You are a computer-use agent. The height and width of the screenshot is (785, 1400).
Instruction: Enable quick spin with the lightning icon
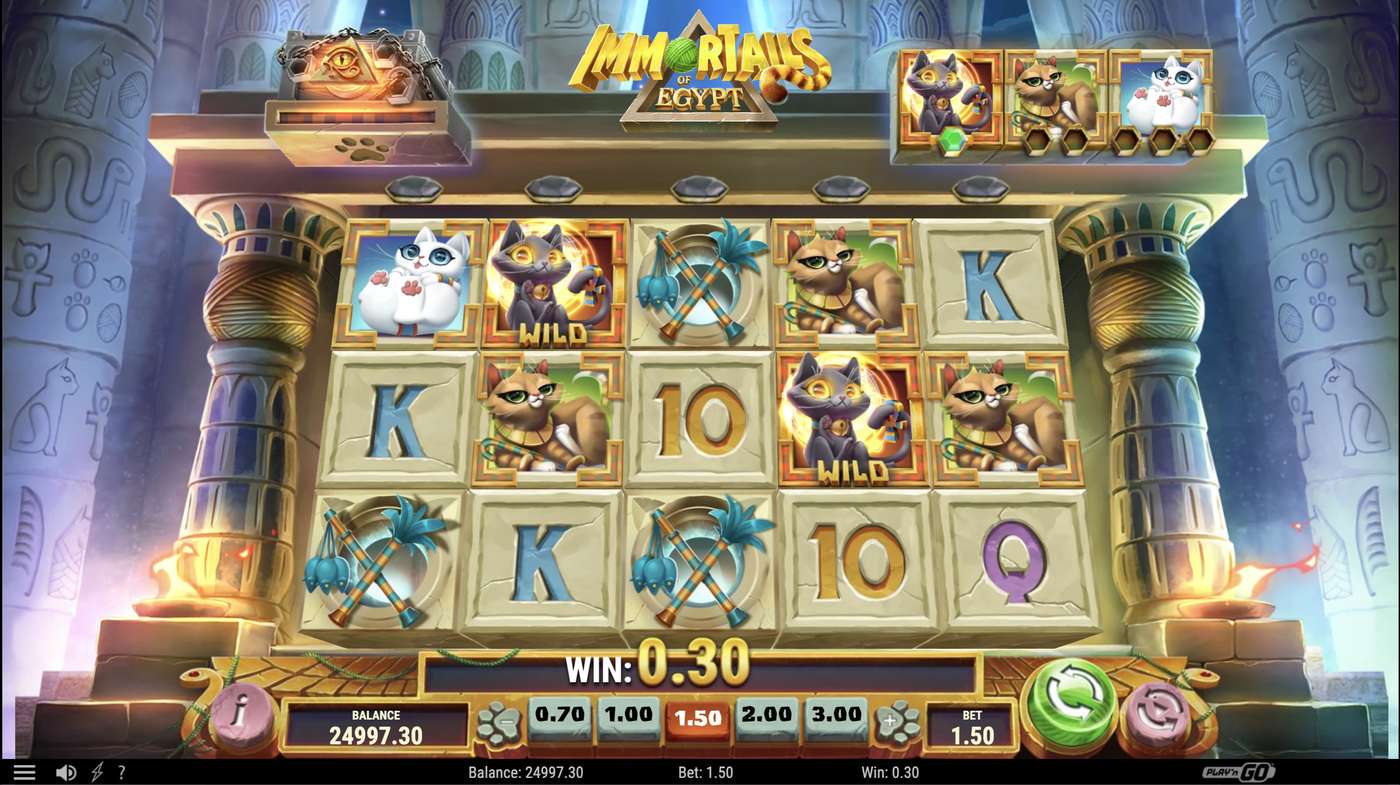click(94, 771)
